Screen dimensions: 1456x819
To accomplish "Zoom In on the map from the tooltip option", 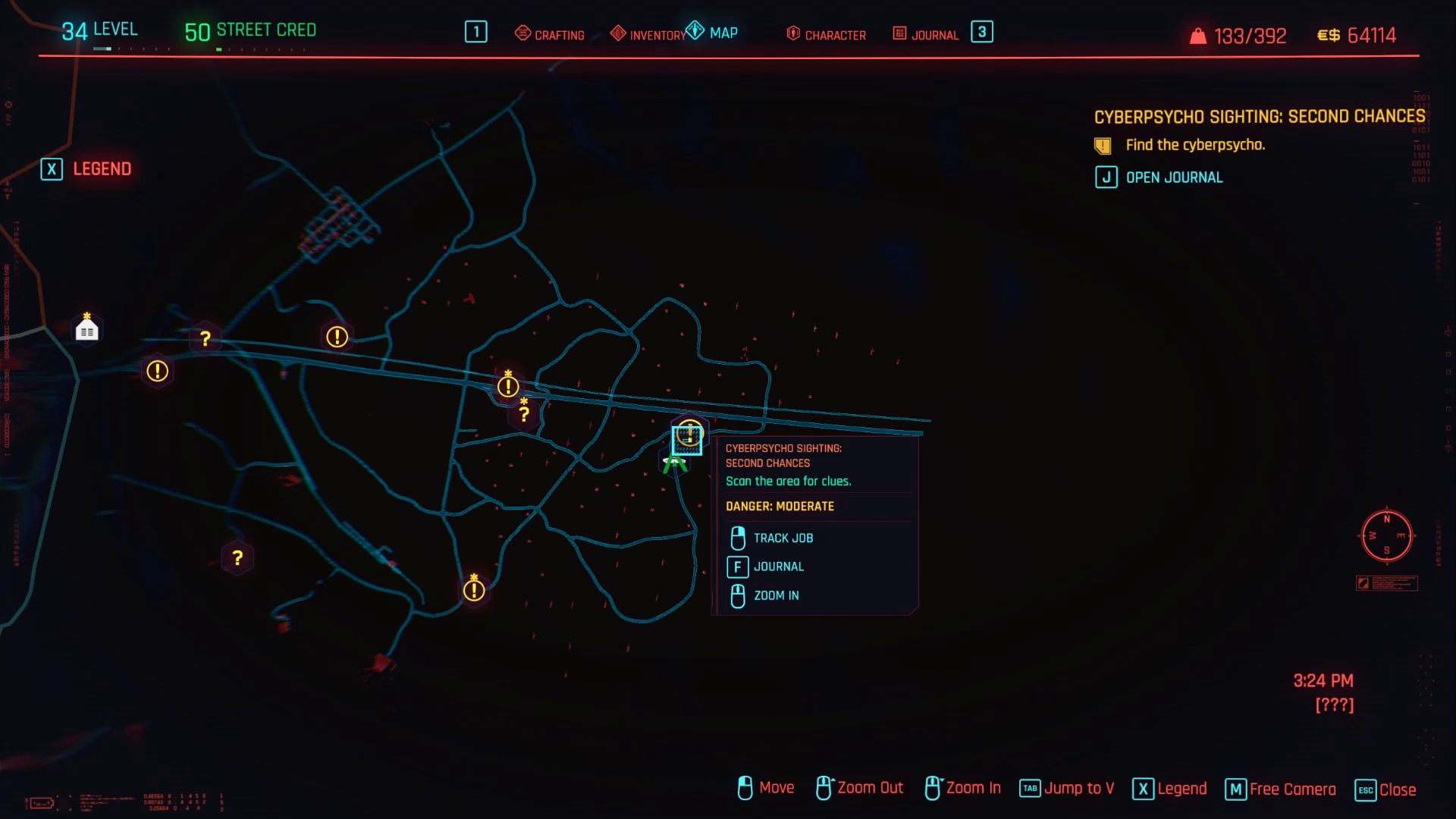I will coord(775,595).
